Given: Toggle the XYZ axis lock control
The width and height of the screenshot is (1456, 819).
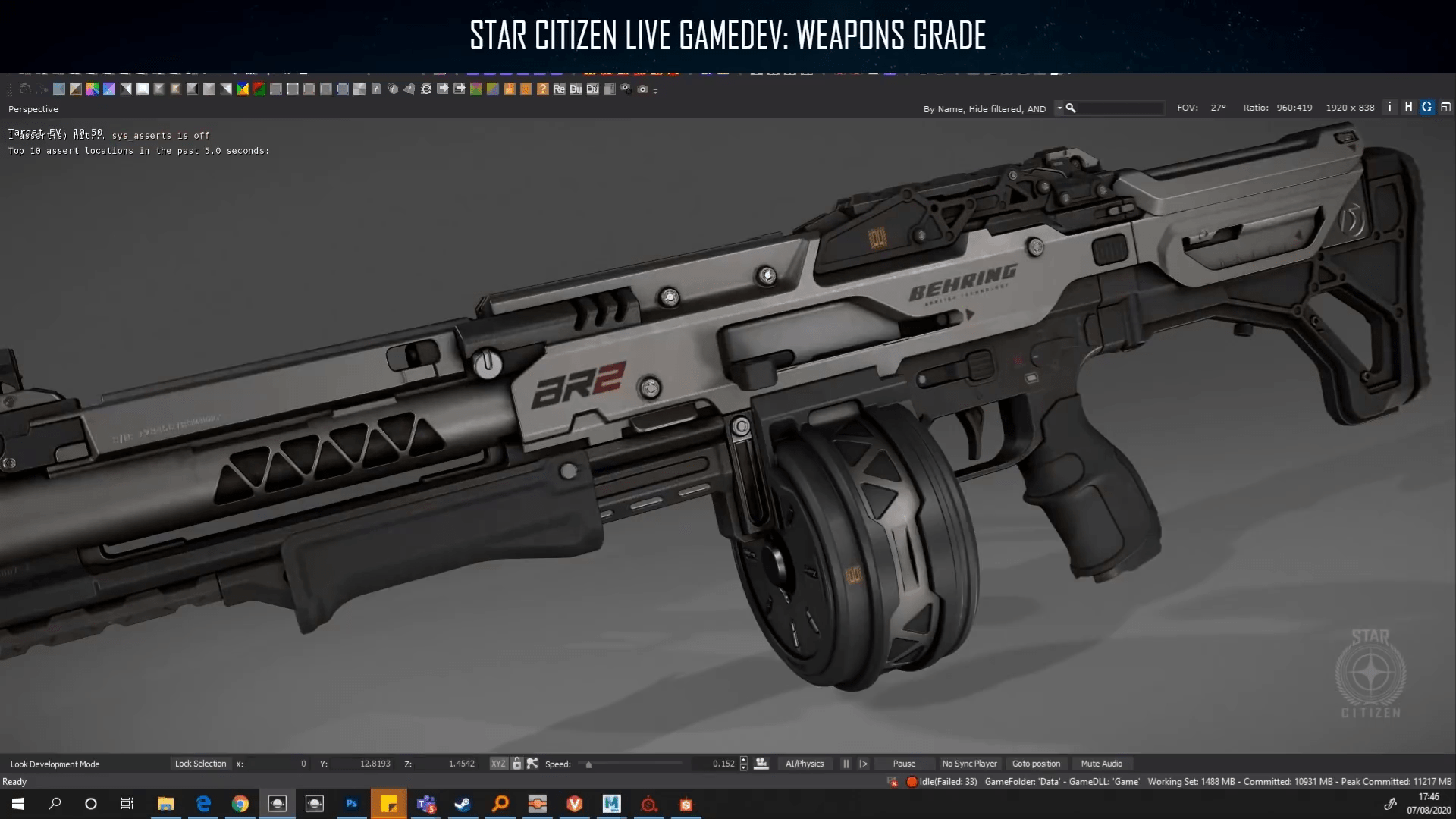Looking at the screenshot, I should (x=499, y=764).
